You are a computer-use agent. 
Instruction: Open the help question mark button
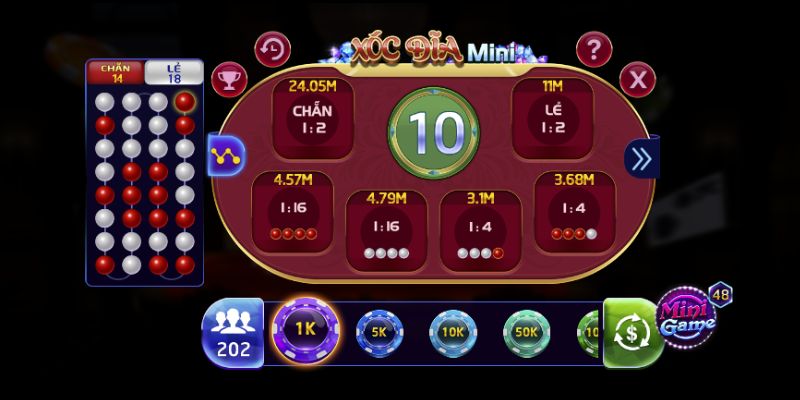(594, 48)
